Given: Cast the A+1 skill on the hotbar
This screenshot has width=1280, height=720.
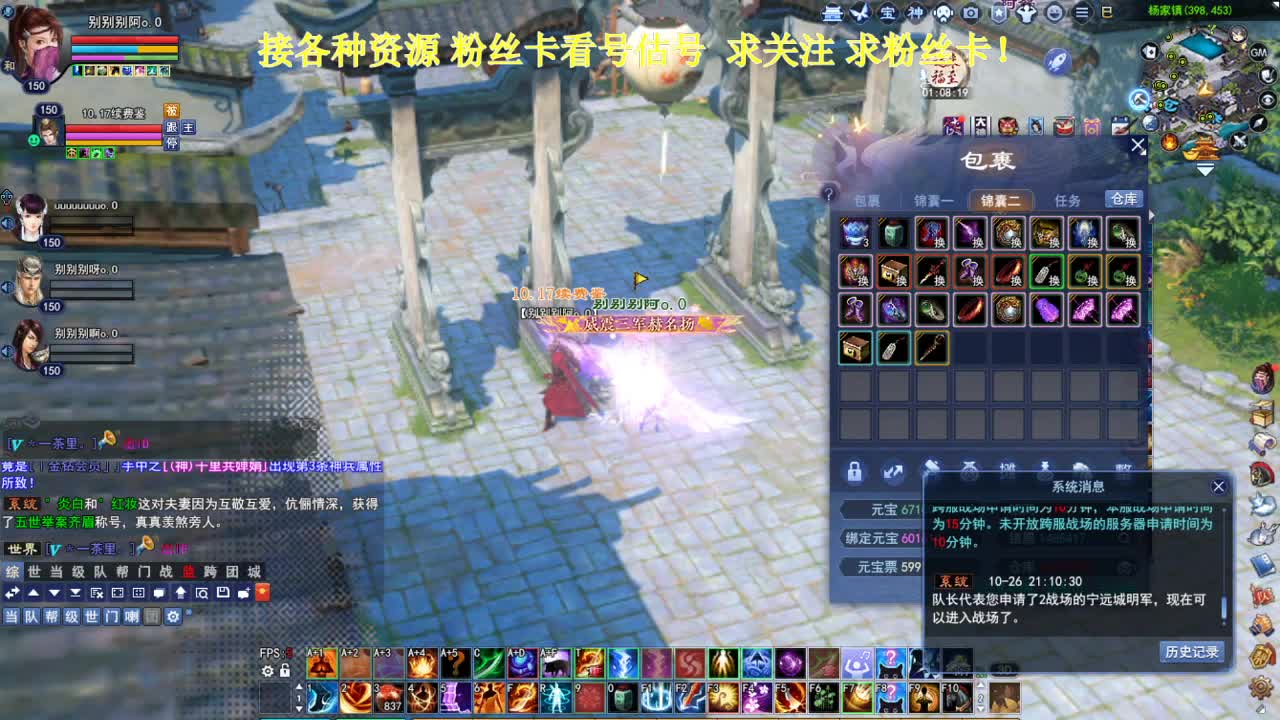Looking at the screenshot, I should [x=322, y=664].
